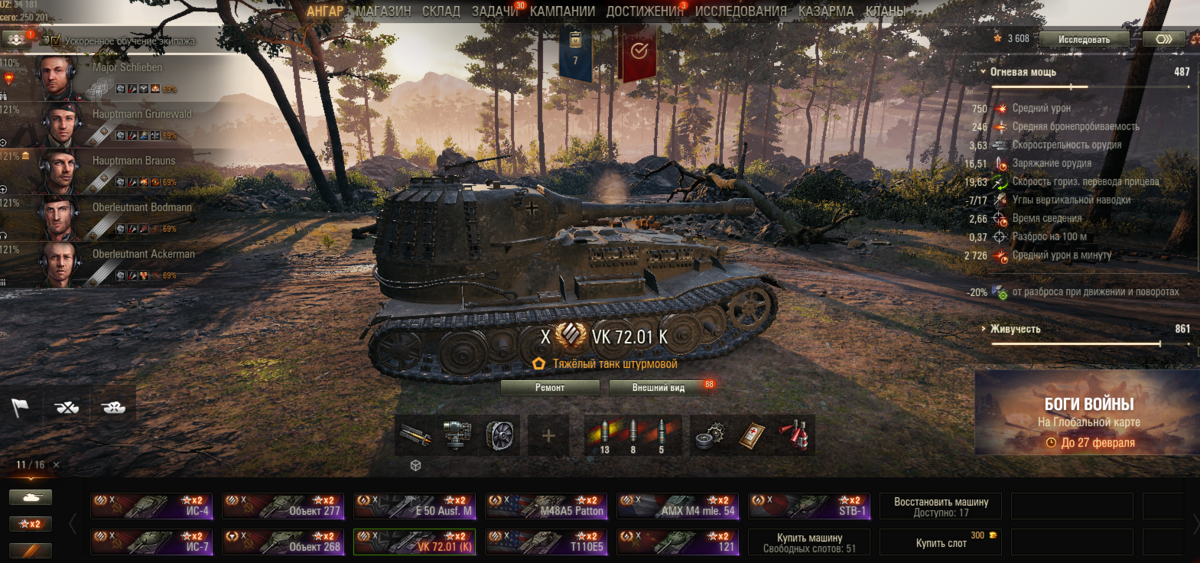
Task: Open the БОГИ ВОЙНЫ event banner
Action: [1088, 412]
